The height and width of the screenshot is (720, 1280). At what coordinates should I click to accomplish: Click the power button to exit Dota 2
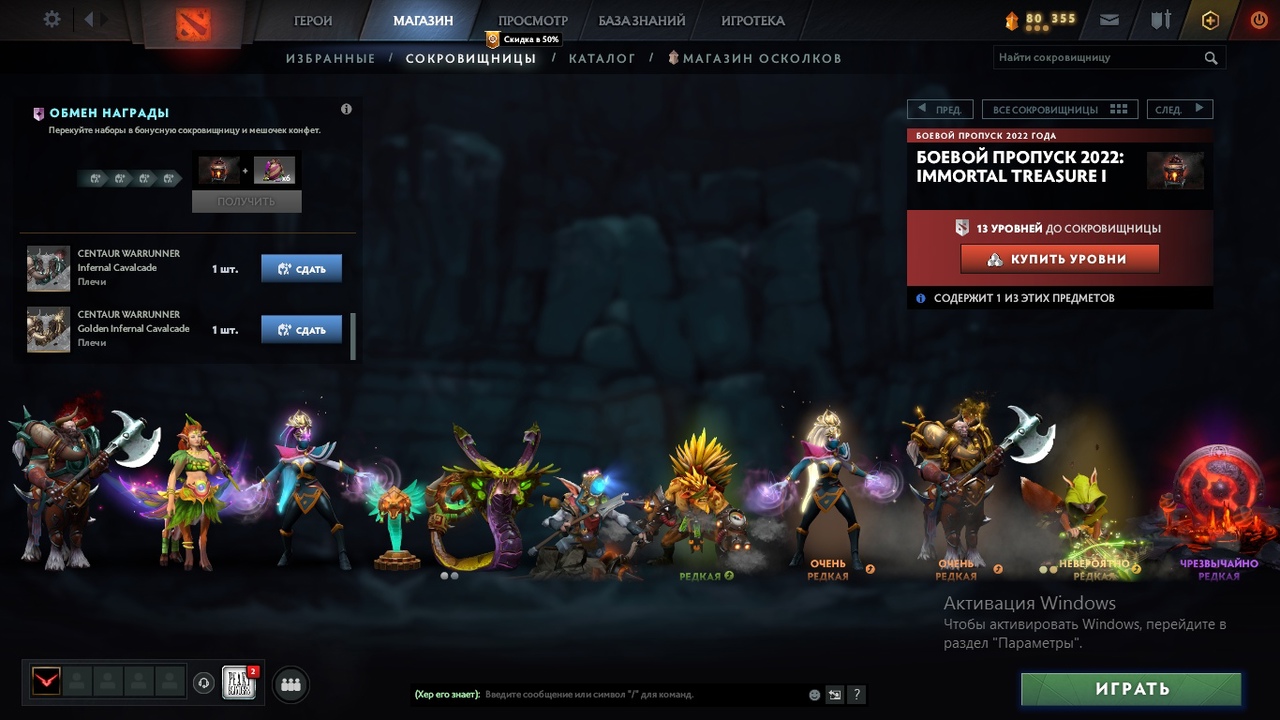pos(1258,19)
